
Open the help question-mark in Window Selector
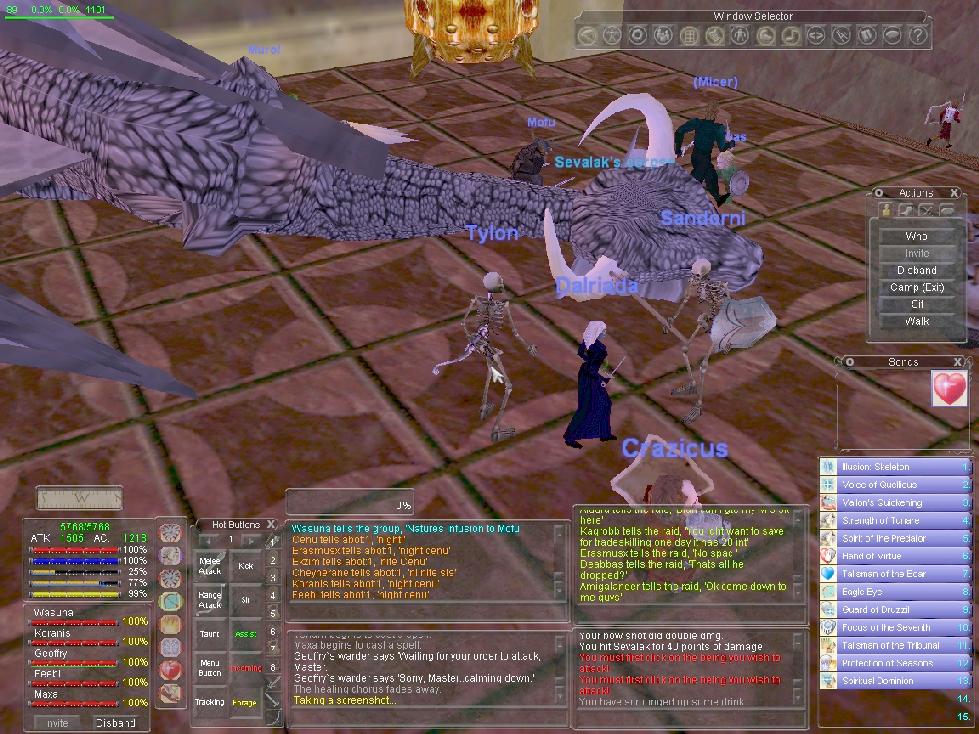point(918,36)
